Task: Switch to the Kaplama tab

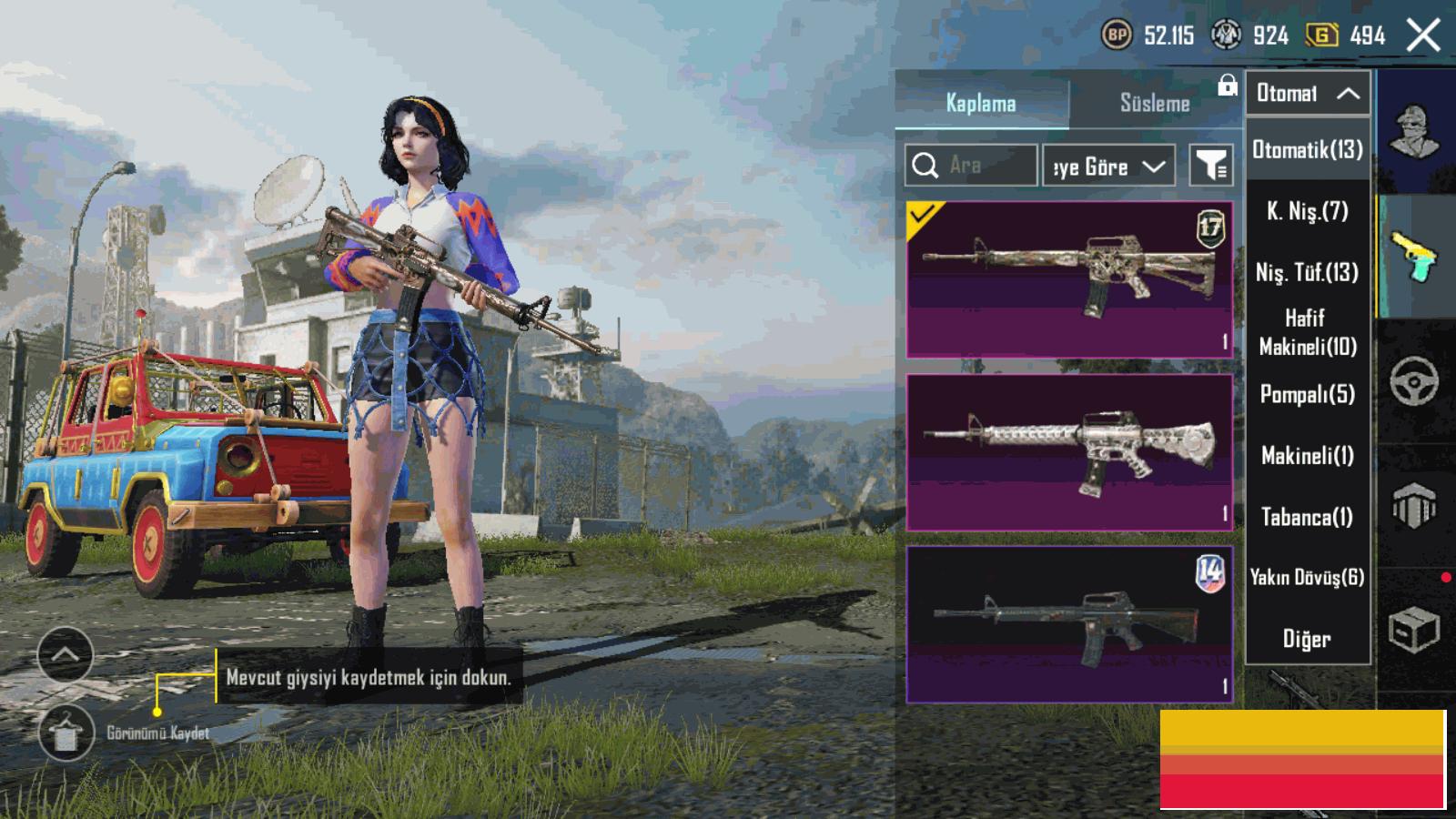Action: [x=981, y=103]
